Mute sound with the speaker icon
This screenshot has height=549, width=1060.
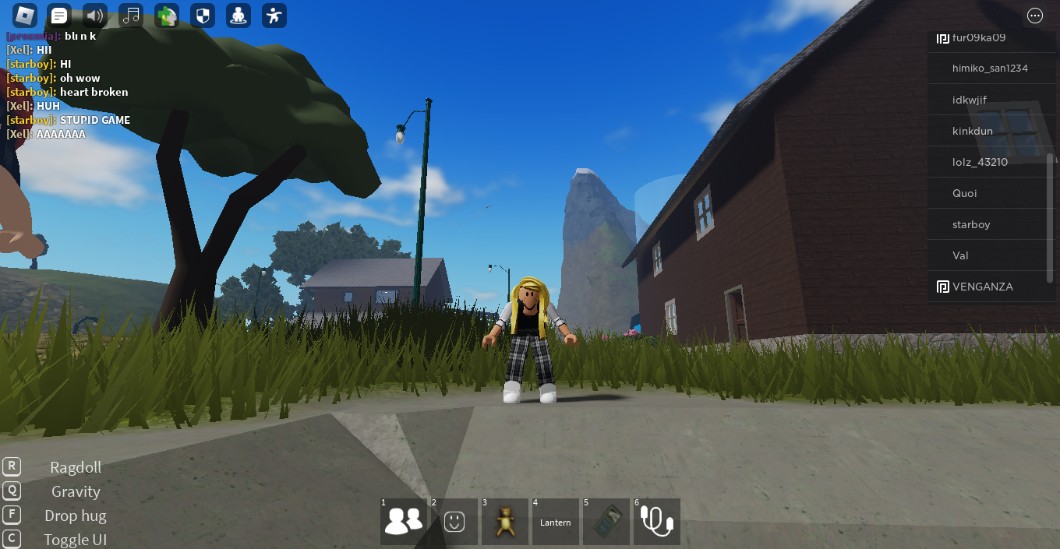(x=95, y=15)
